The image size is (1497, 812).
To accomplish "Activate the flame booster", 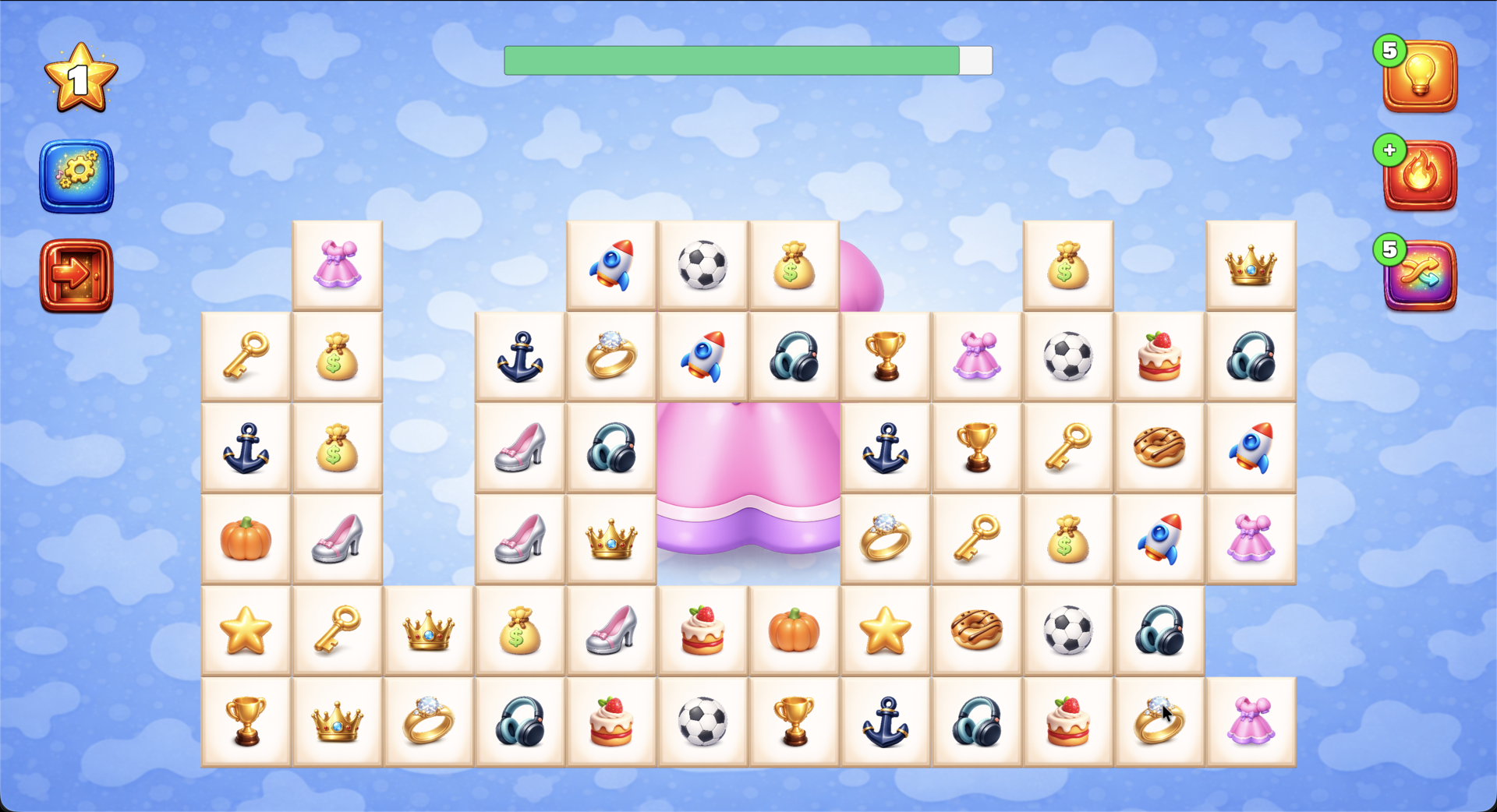I will coord(1419,175).
